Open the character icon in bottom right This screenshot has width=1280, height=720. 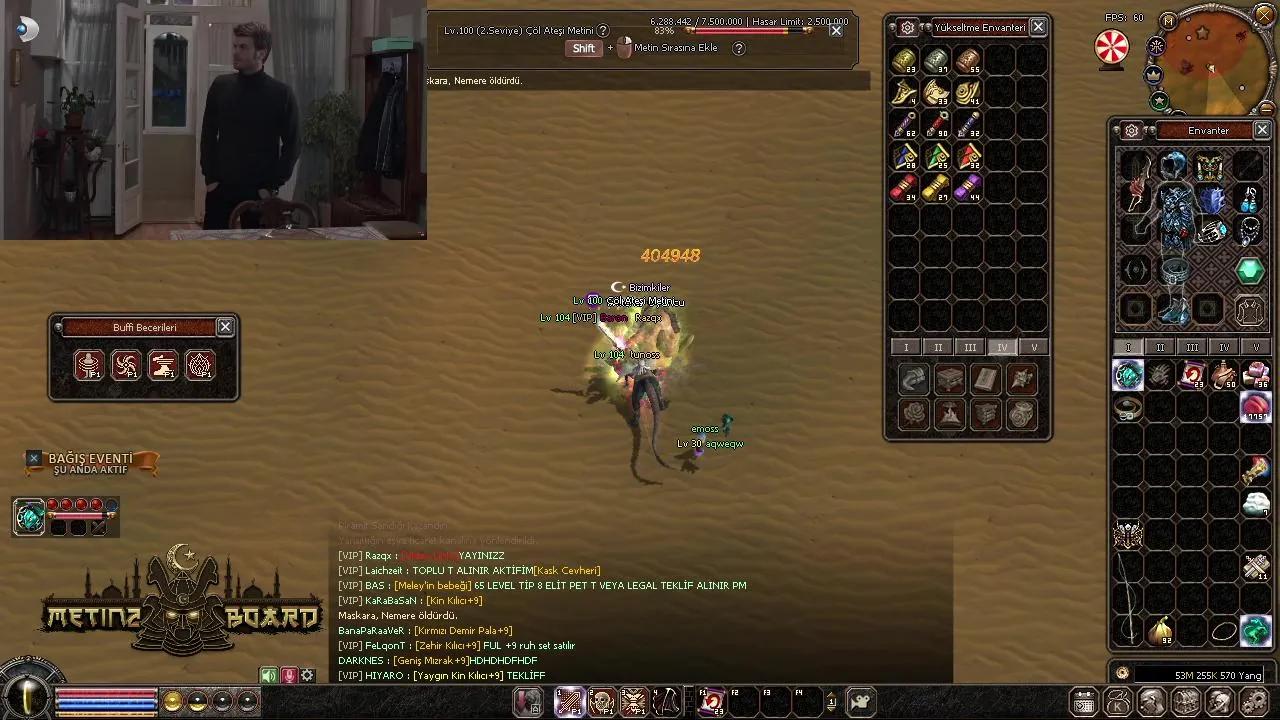point(1151,702)
